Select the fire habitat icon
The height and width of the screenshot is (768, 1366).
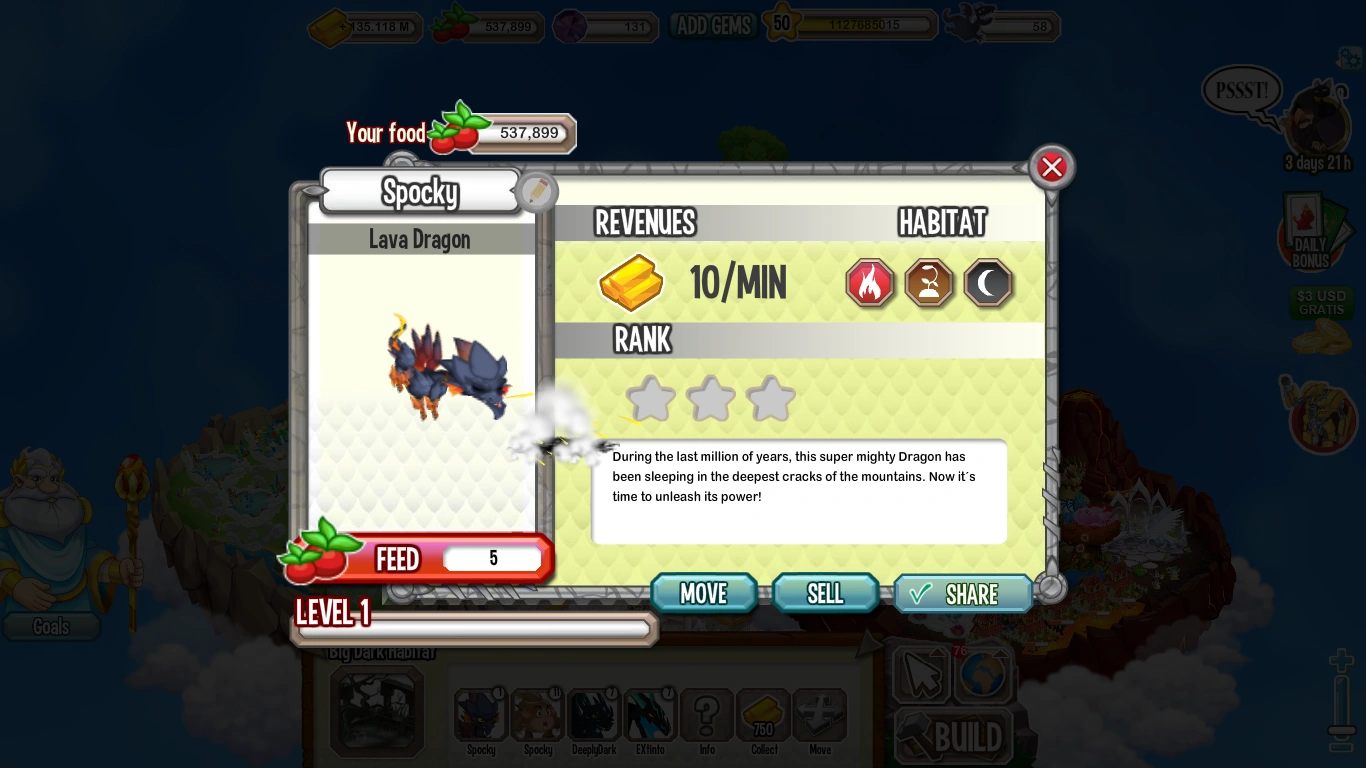coord(869,283)
